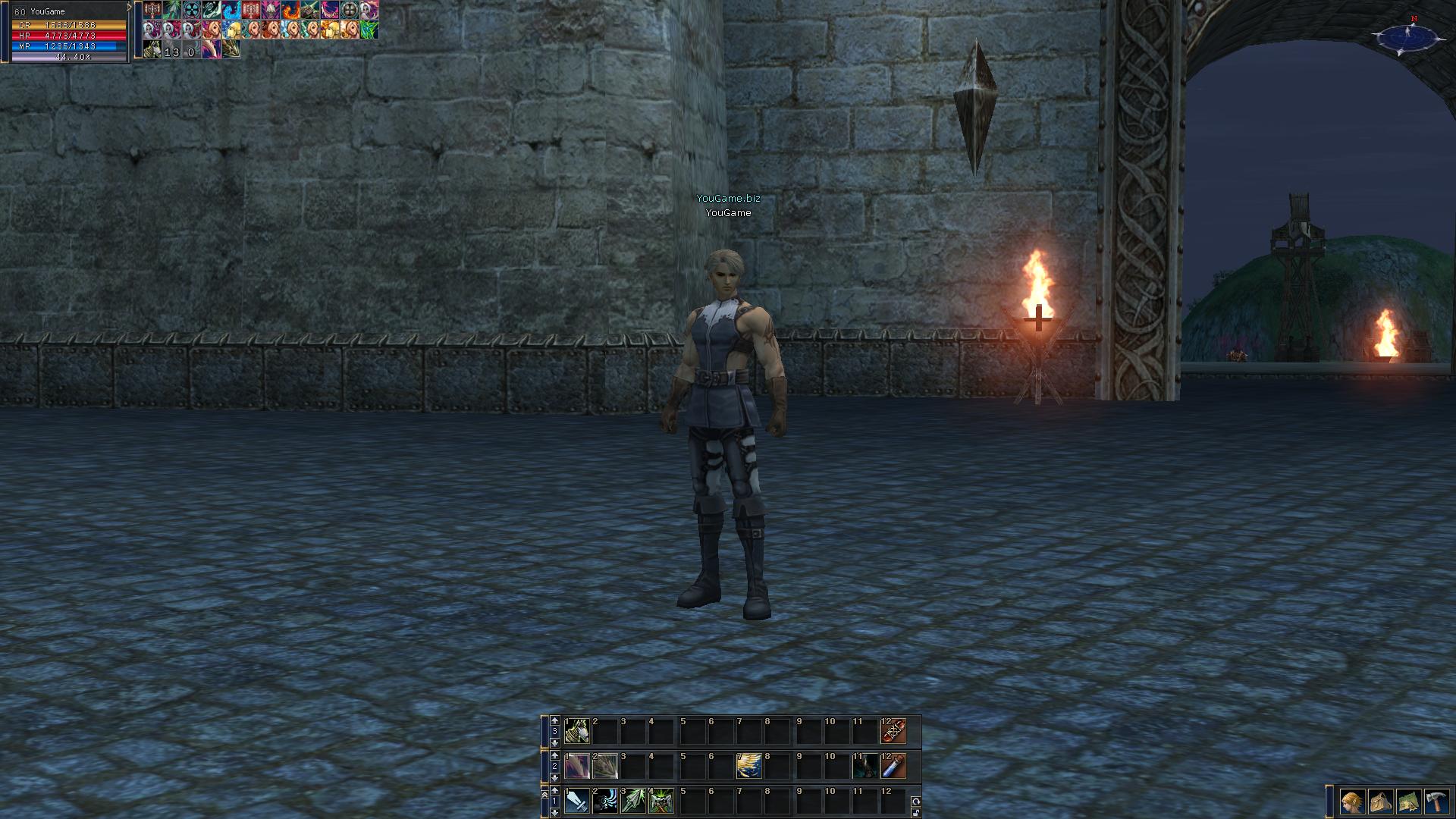Select the dark dagger item slot
Viewport: 1456px width, 819px height.
(x=865, y=766)
